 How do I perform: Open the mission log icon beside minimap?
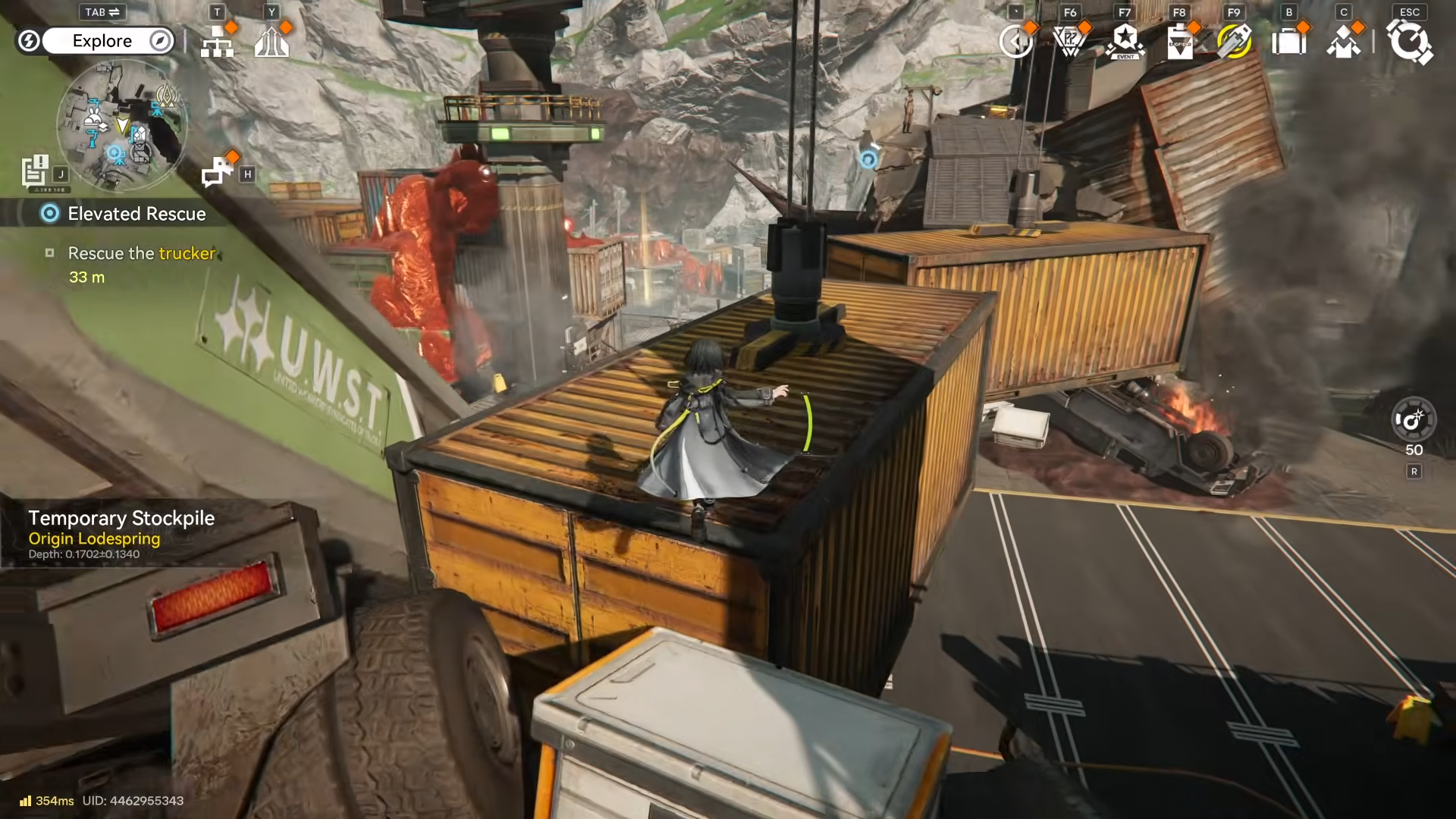35,171
